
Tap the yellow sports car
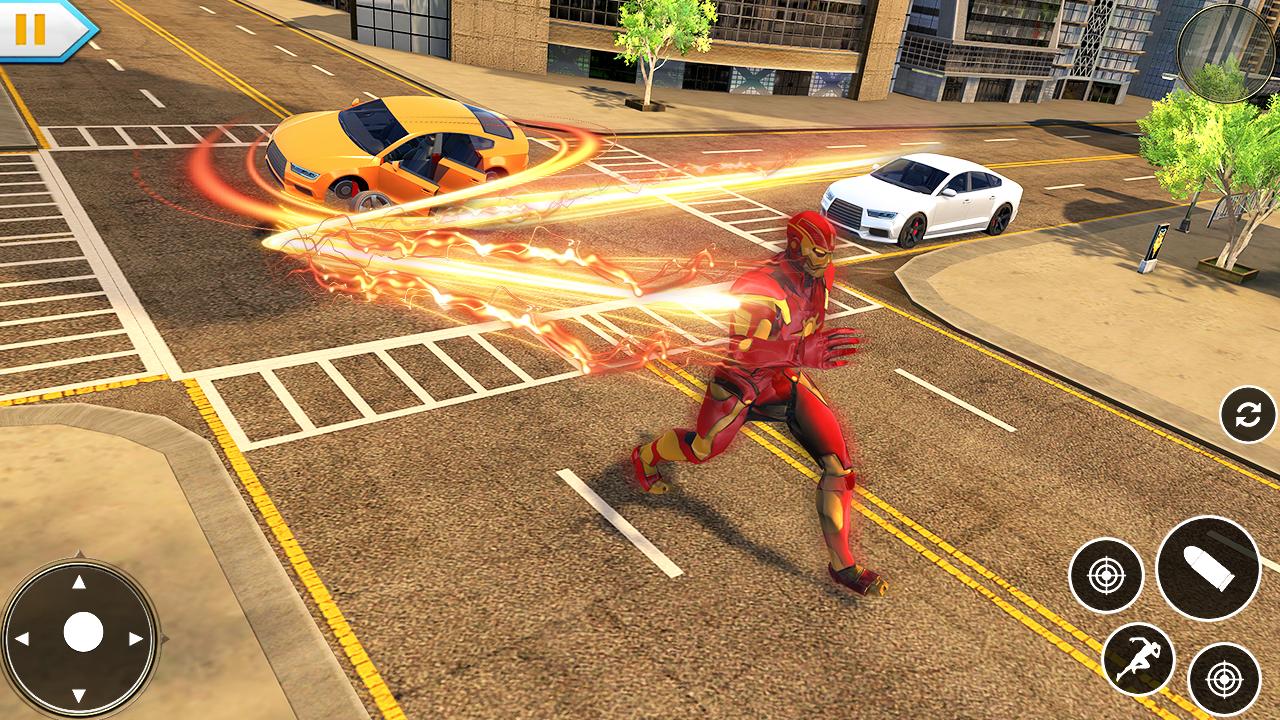coord(400,150)
